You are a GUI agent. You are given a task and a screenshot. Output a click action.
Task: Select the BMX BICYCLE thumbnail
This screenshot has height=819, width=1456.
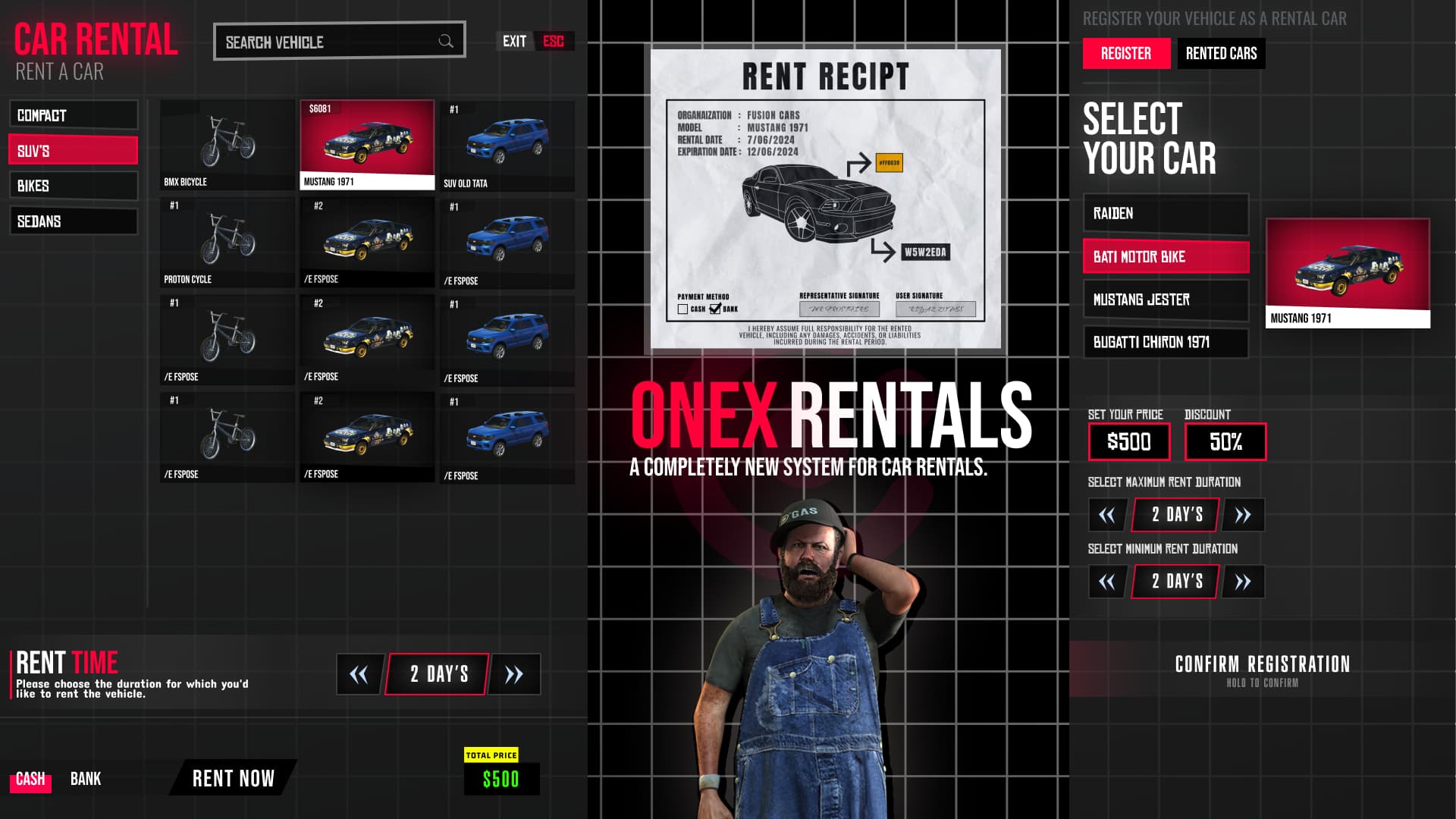click(x=227, y=144)
